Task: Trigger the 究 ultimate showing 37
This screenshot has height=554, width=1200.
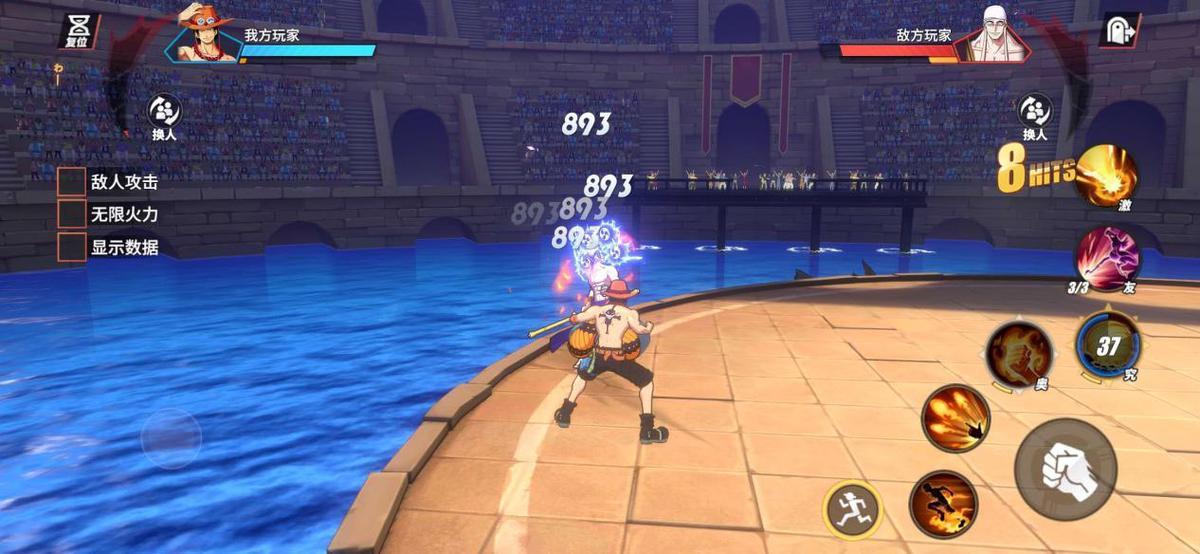Action: 1108,346
